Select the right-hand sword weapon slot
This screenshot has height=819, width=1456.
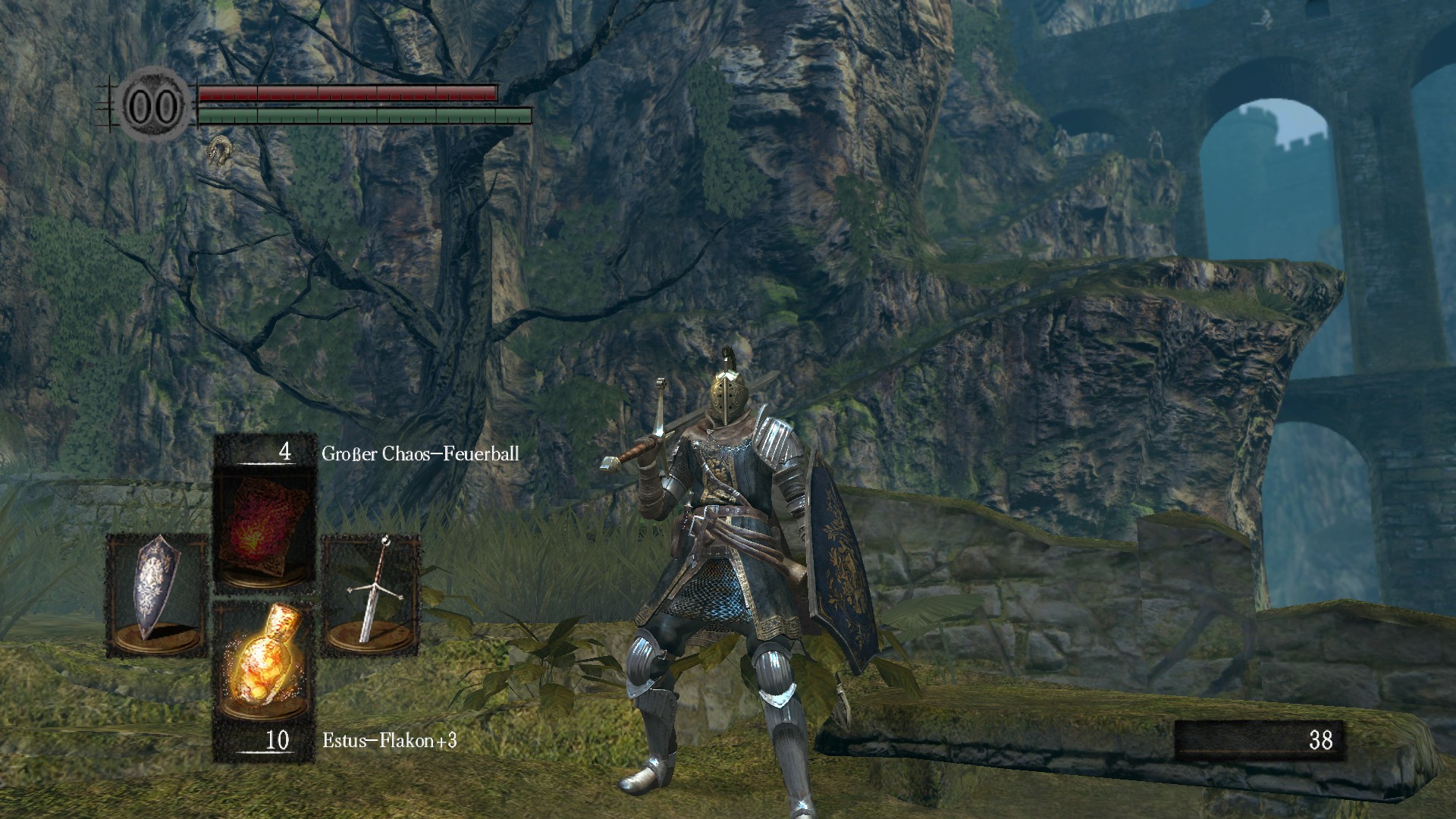click(x=371, y=593)
